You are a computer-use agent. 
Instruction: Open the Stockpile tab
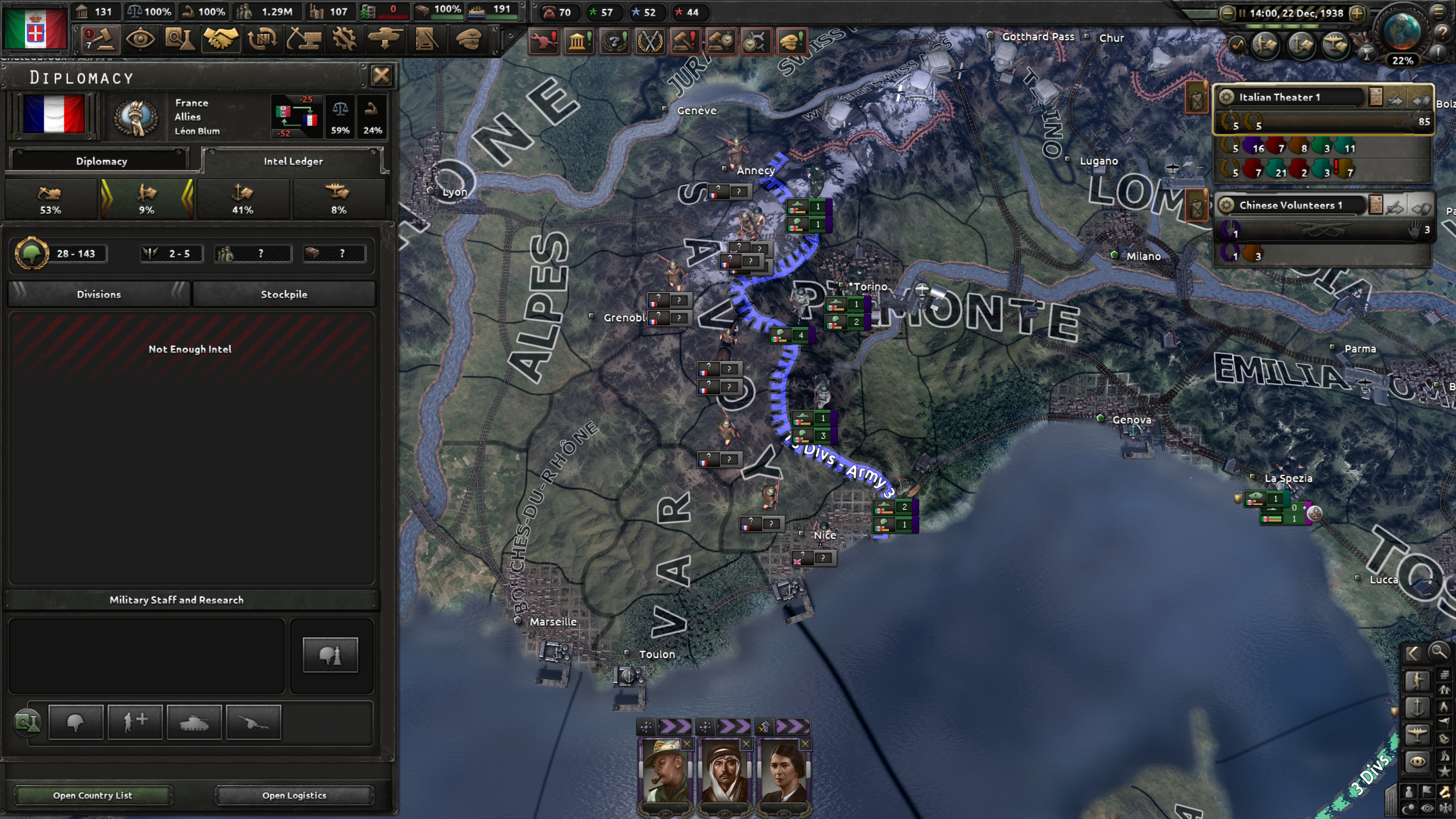pyautogui.click(x=284, y=294)
